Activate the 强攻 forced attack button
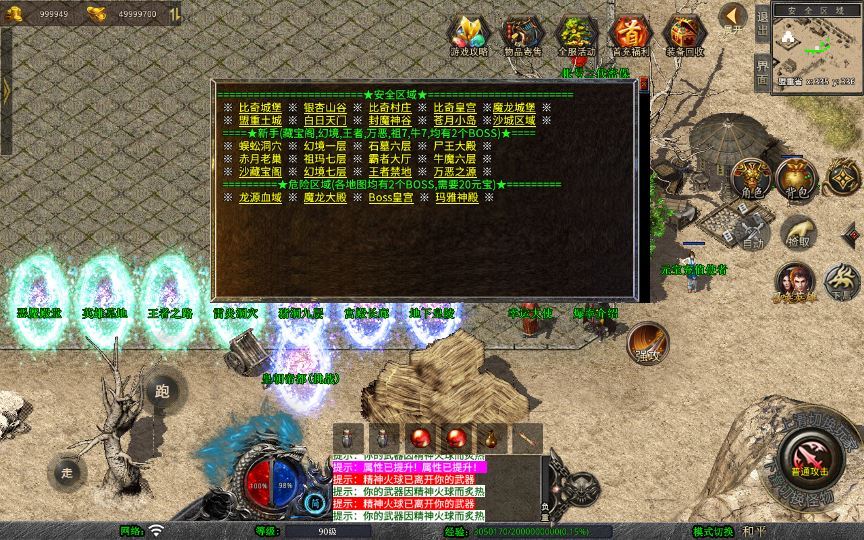 [646, 342]
